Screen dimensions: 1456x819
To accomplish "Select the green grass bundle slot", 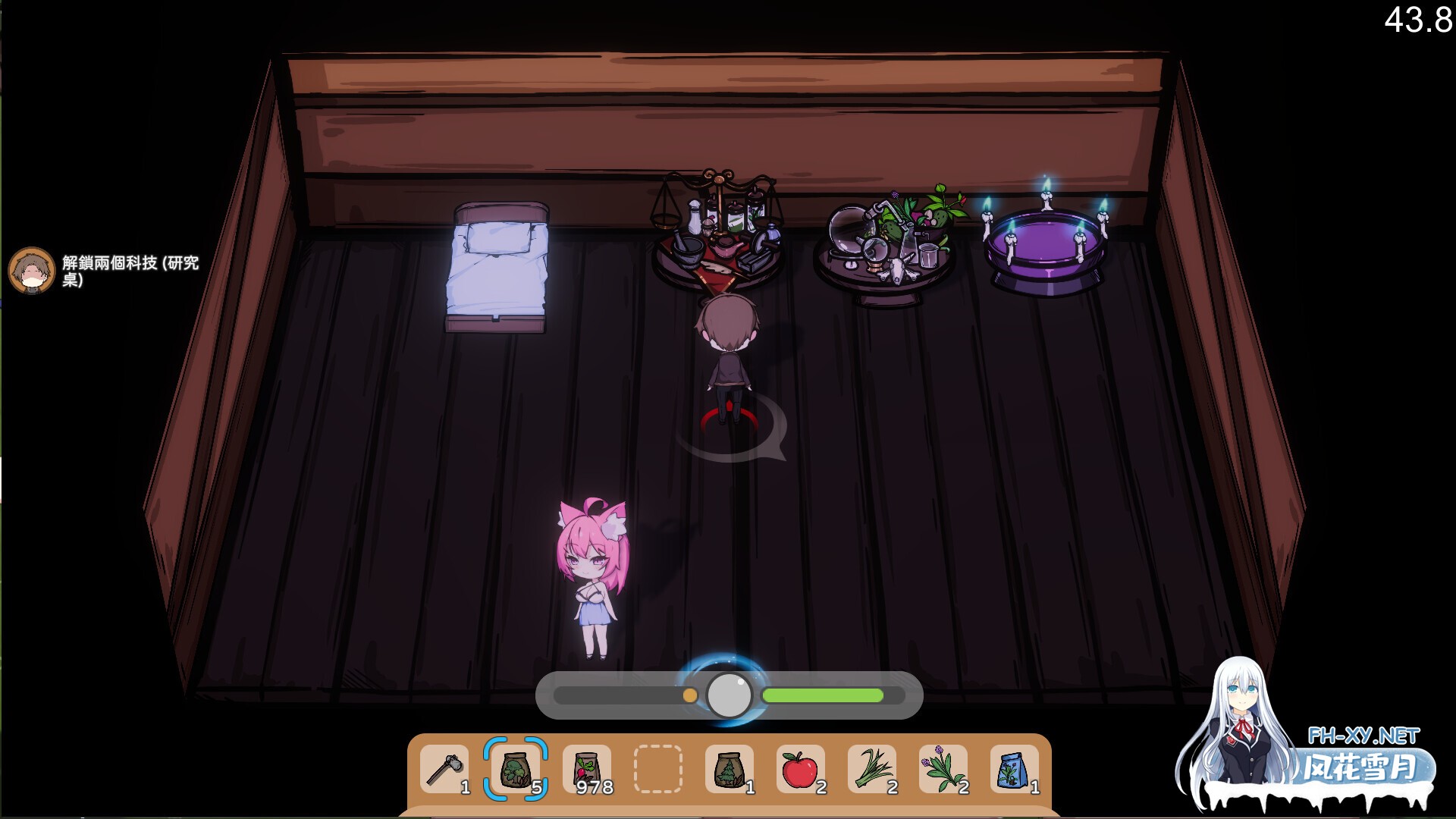I will point(872,769).
